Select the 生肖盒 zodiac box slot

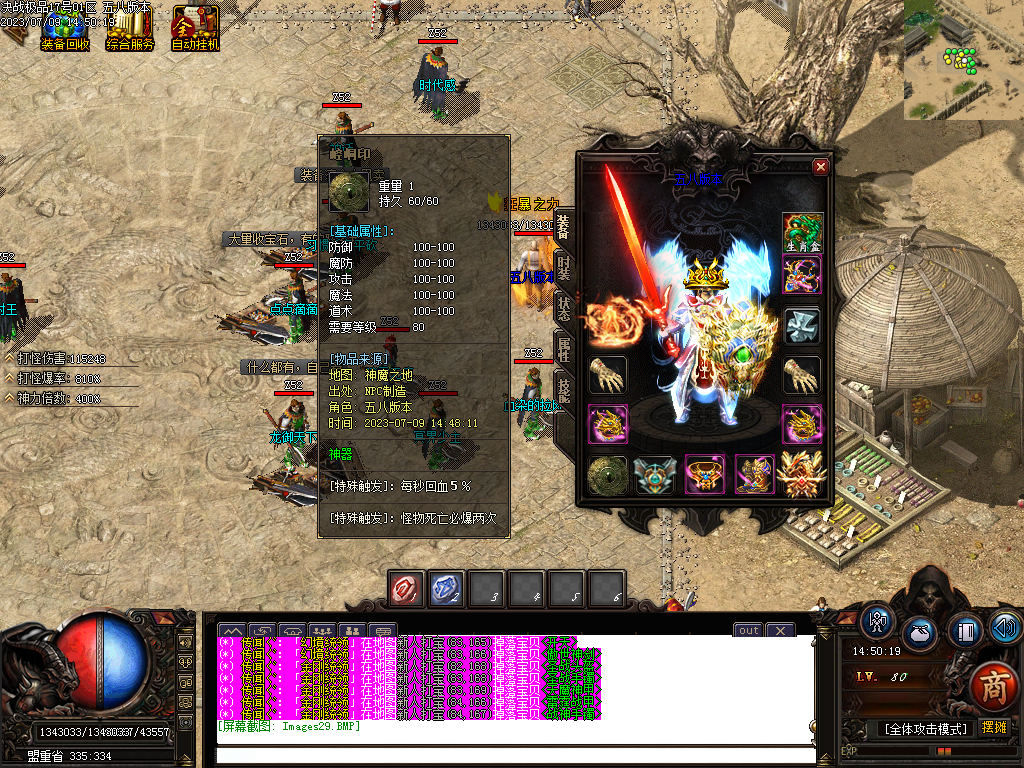[x=802, y=231]
